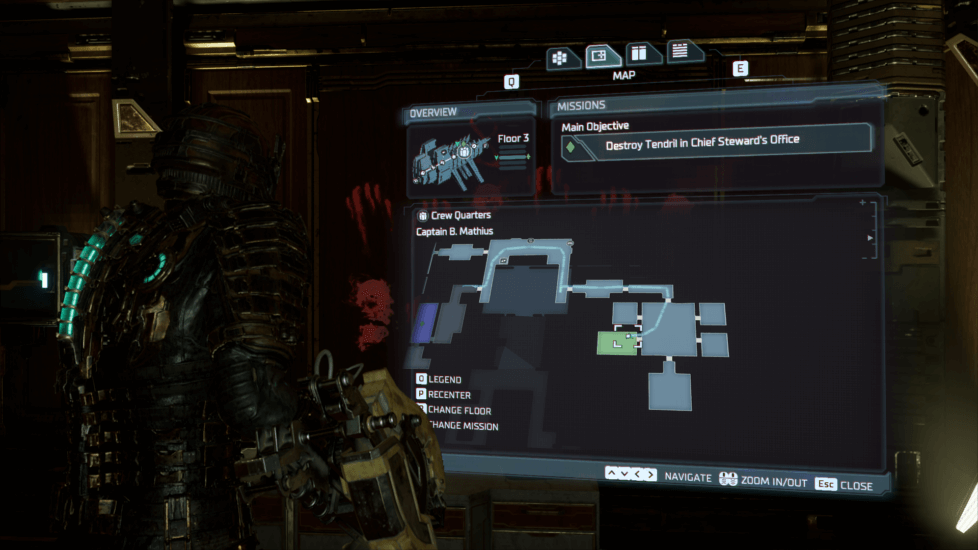Select the Zoom In/Out control
Screen dimensions: 978x550
[x=762, y=481]
